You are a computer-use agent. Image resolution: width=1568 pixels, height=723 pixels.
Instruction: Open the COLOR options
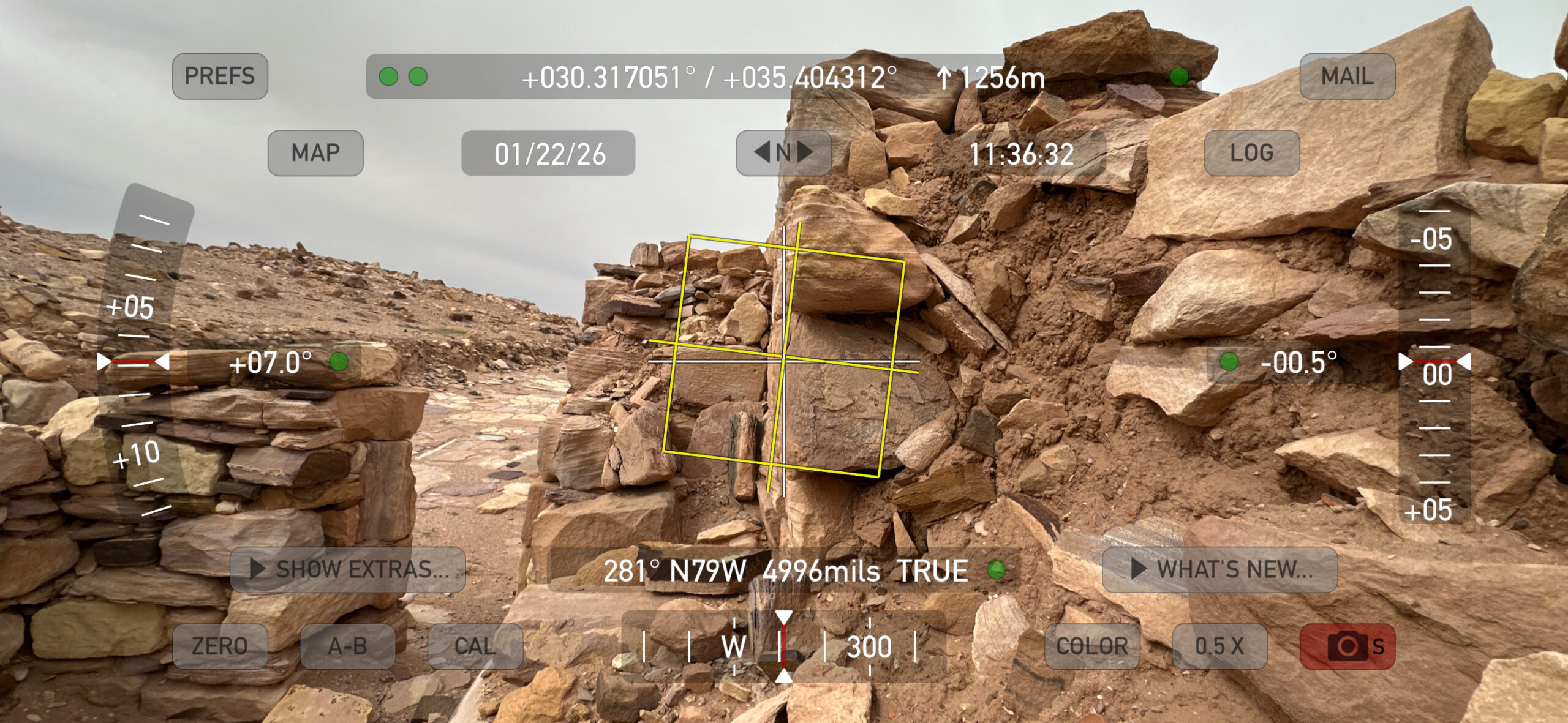pos(1092,646)
